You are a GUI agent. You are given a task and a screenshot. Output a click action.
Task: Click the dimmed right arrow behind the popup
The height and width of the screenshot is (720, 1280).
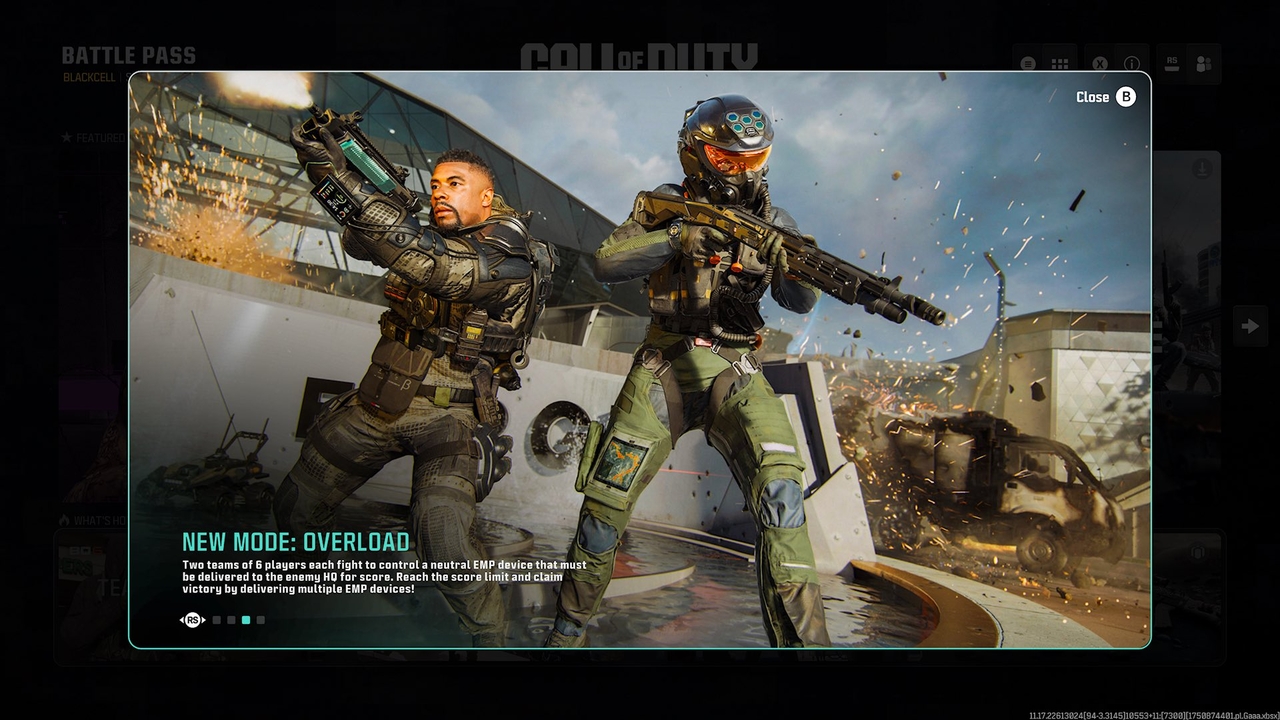[x=1250, y=326]
